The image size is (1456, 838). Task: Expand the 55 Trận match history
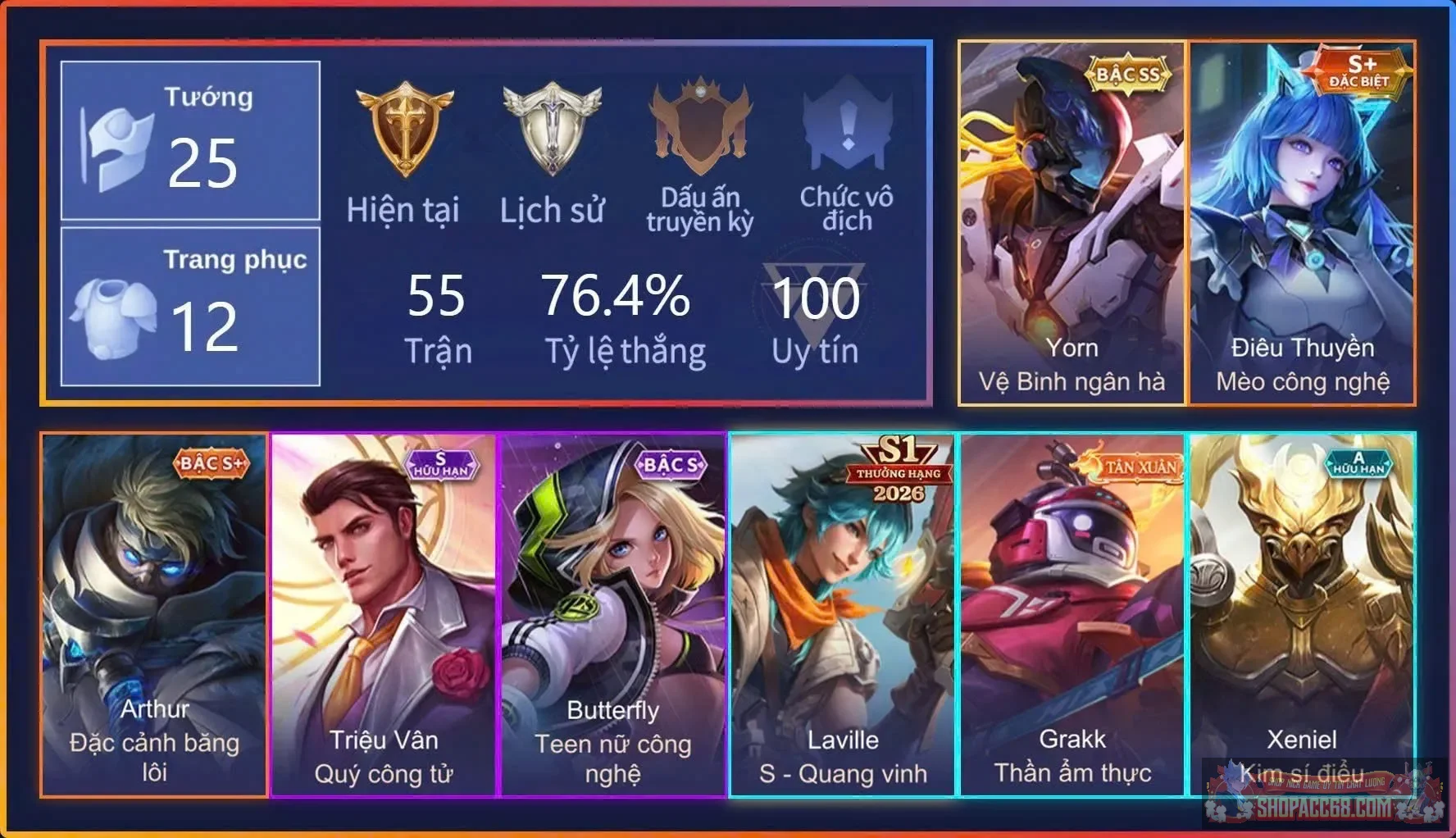coord(439,316)
